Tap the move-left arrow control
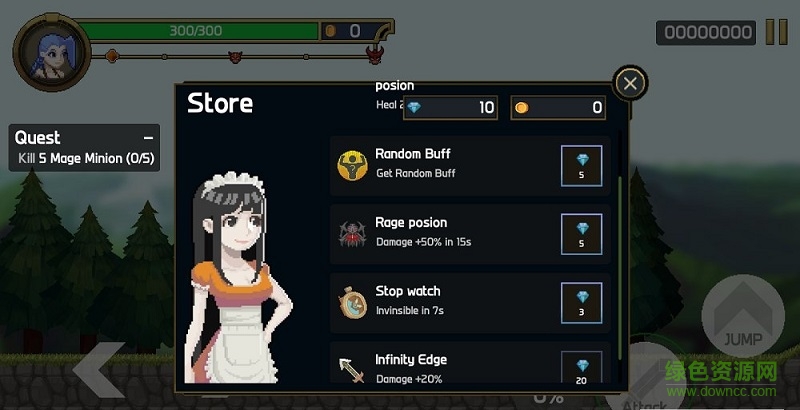800x410 pixels. (98, 372)
